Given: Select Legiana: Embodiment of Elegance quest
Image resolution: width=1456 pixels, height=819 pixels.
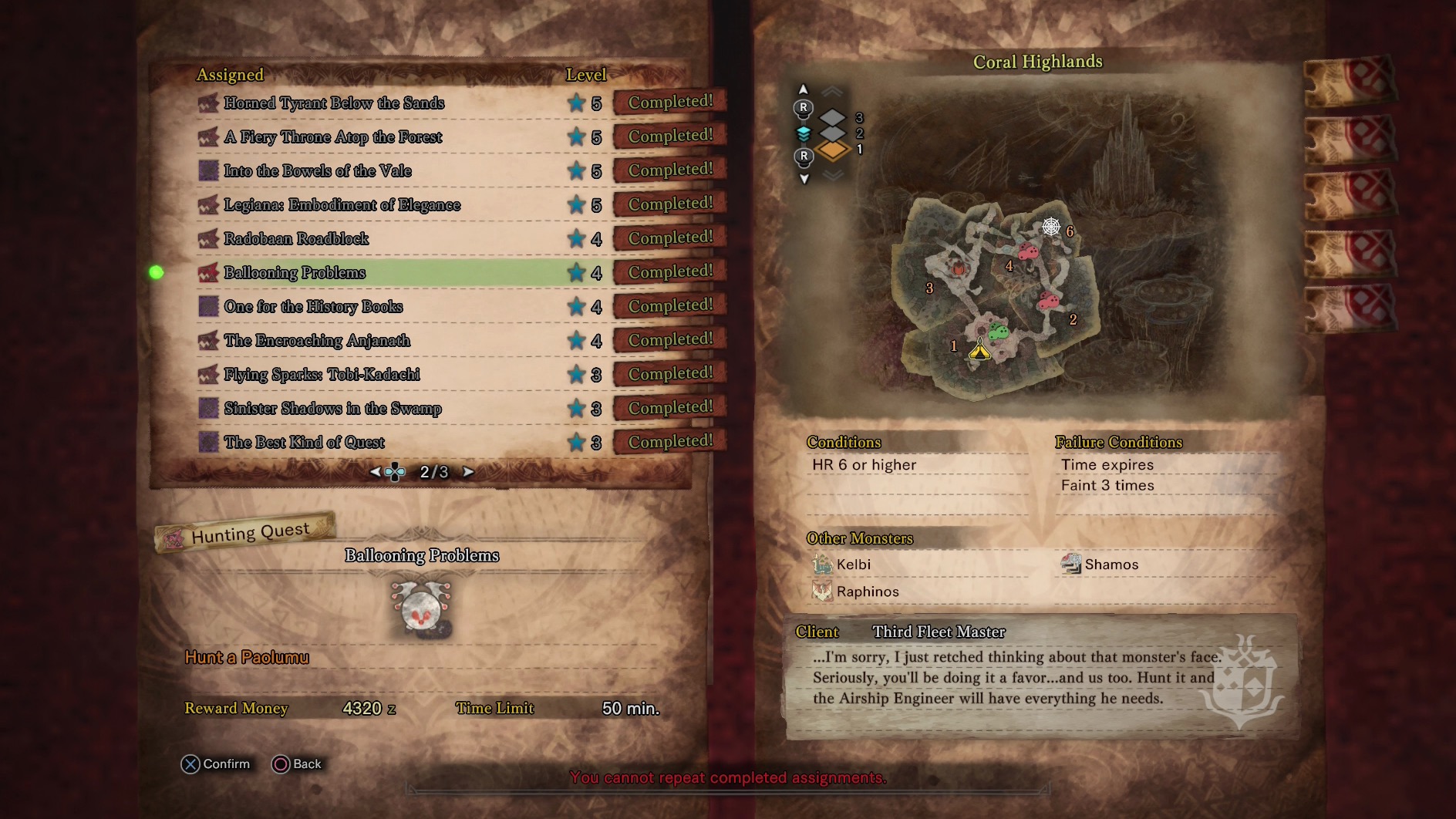Looking at the screenshot, I should 342,205.
